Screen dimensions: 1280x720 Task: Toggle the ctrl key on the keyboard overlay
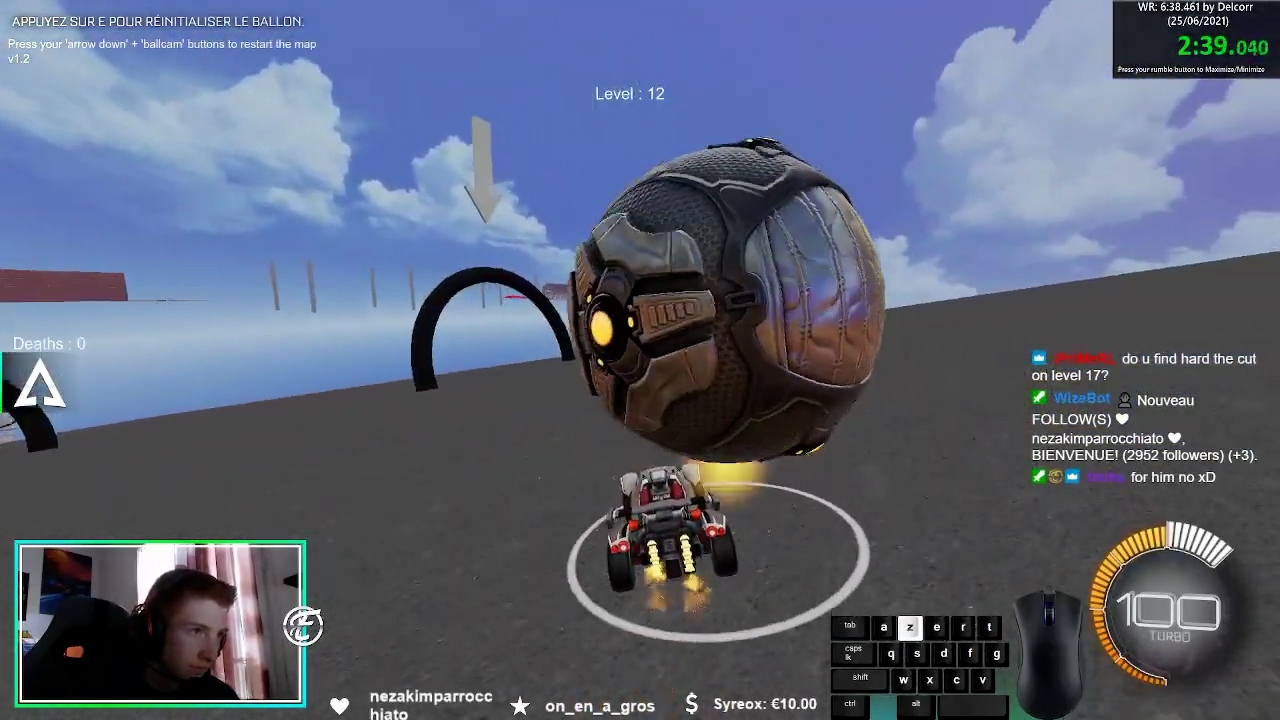tap(849, 703)
